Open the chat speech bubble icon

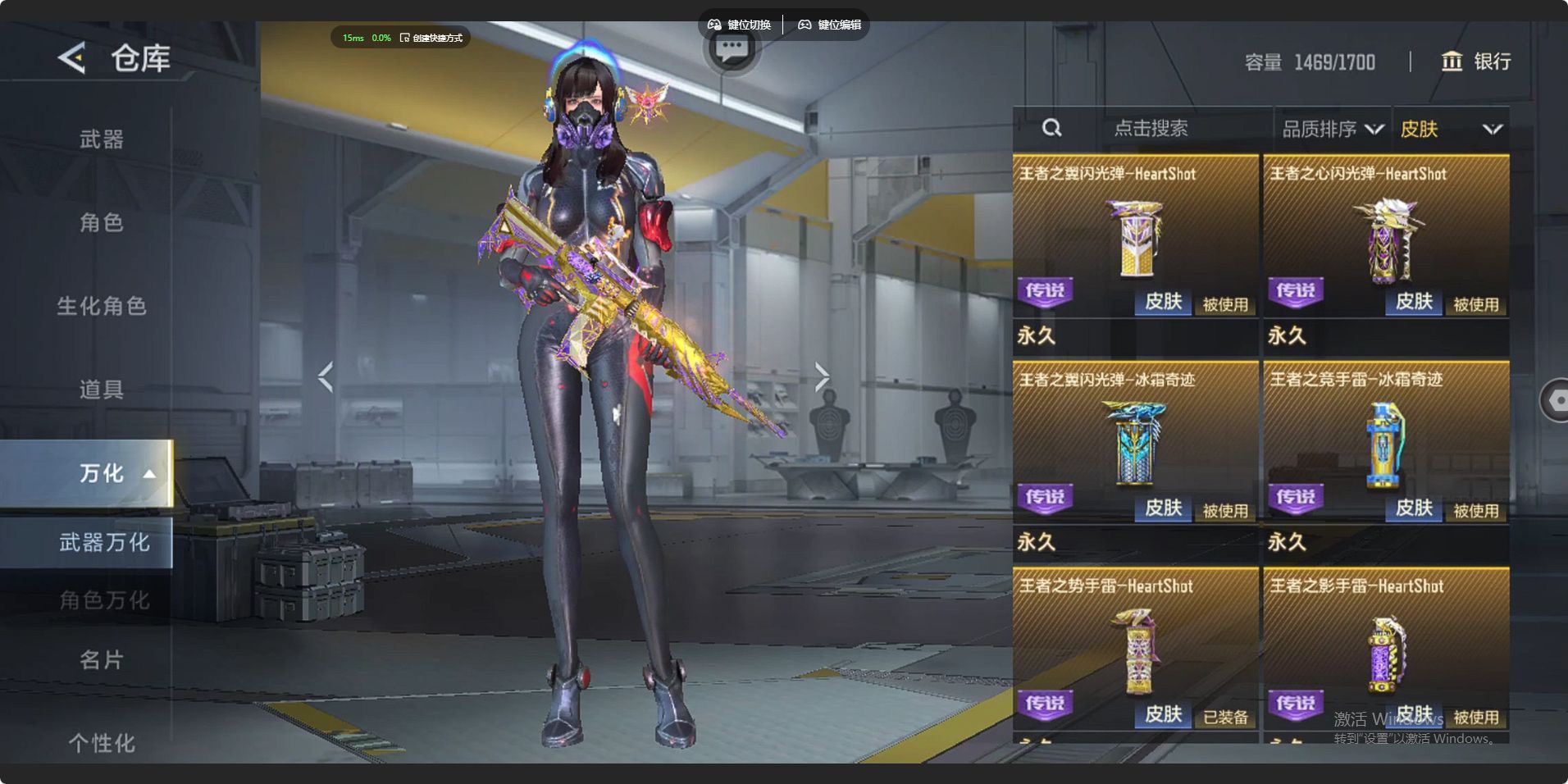point(732,49)
